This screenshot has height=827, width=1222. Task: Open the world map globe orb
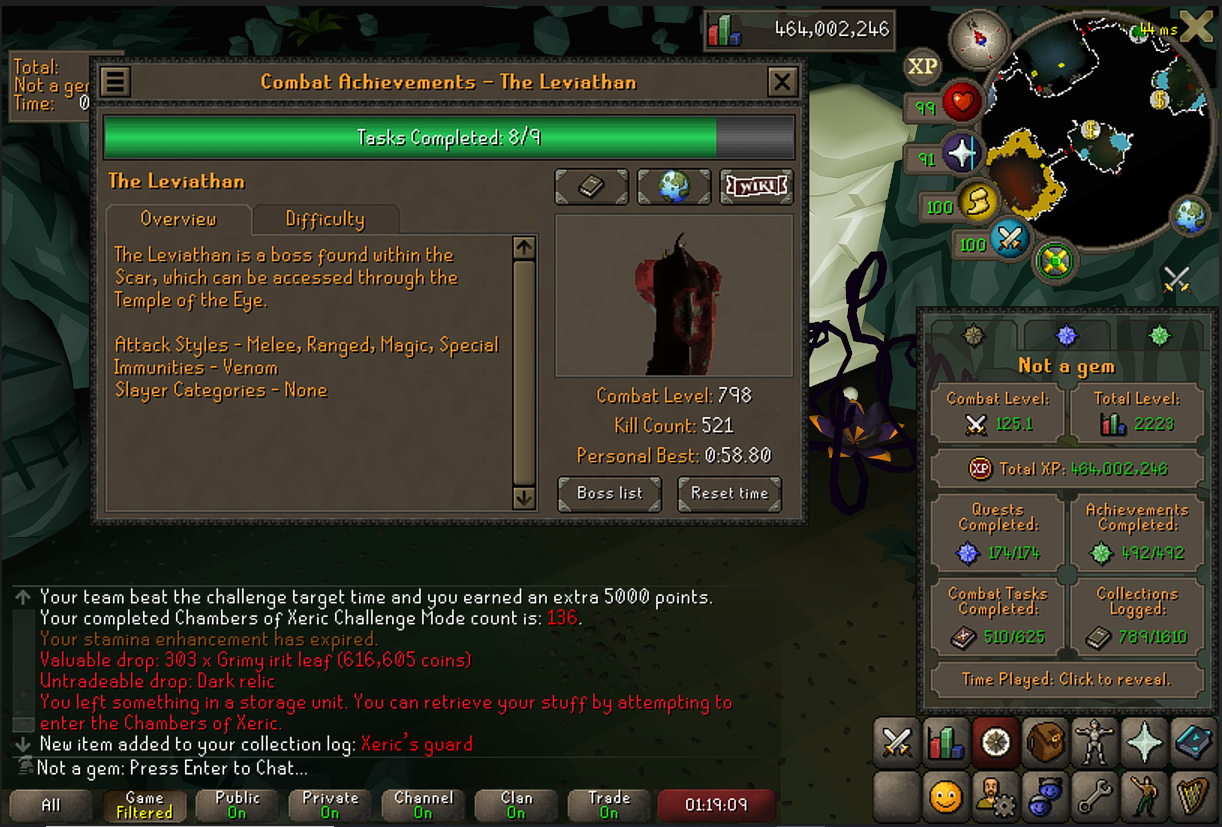point(1191,217)
